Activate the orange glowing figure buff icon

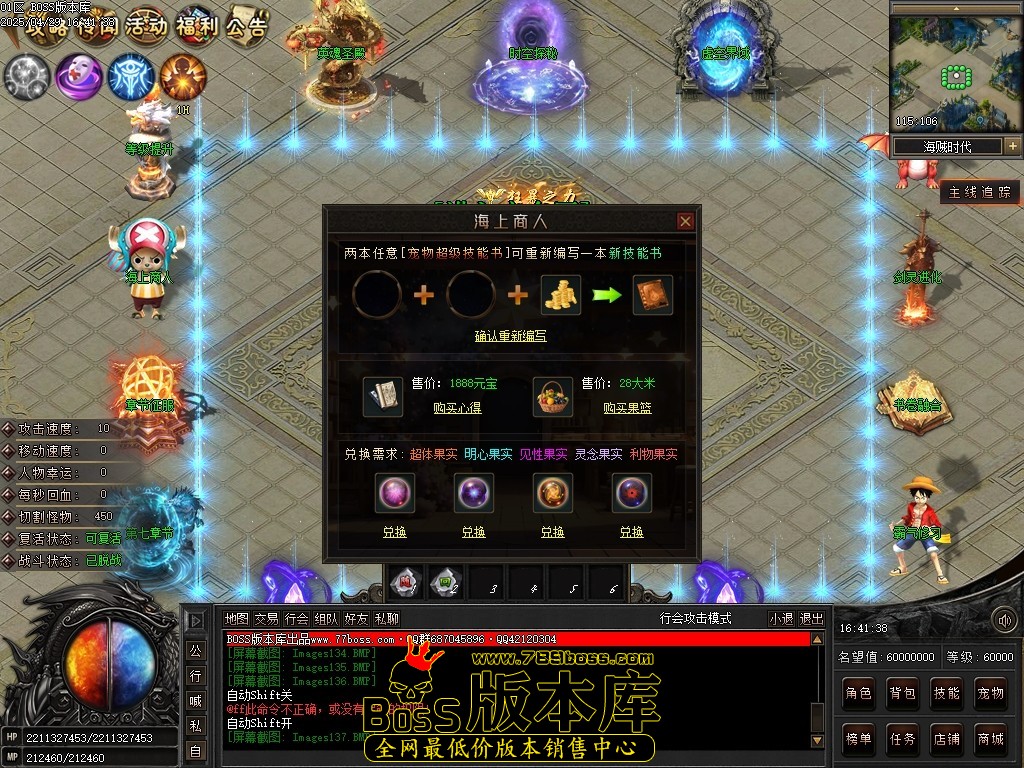pos(183,76)
